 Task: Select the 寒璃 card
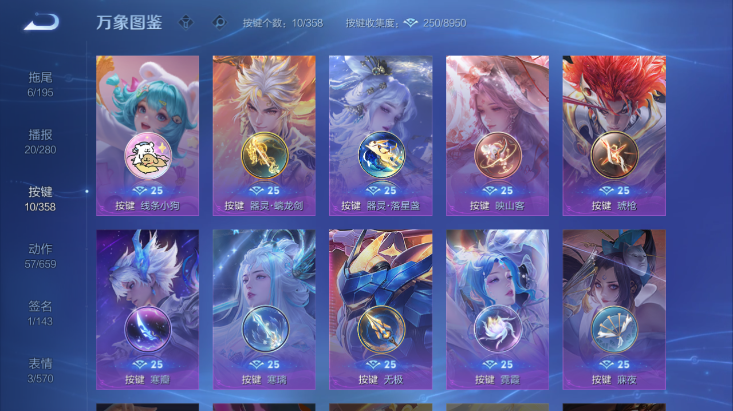click(264, 309)
